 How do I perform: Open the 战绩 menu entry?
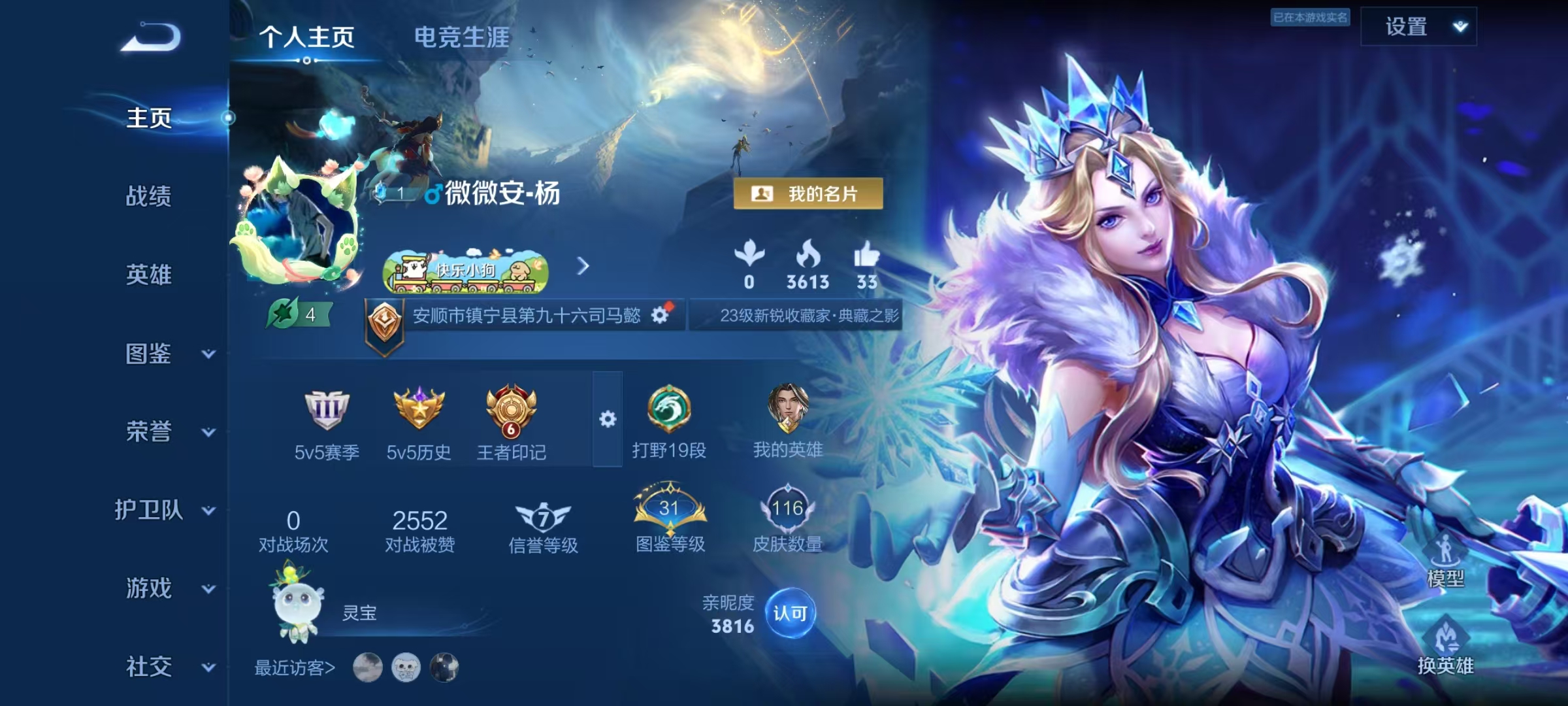[149, 196]
